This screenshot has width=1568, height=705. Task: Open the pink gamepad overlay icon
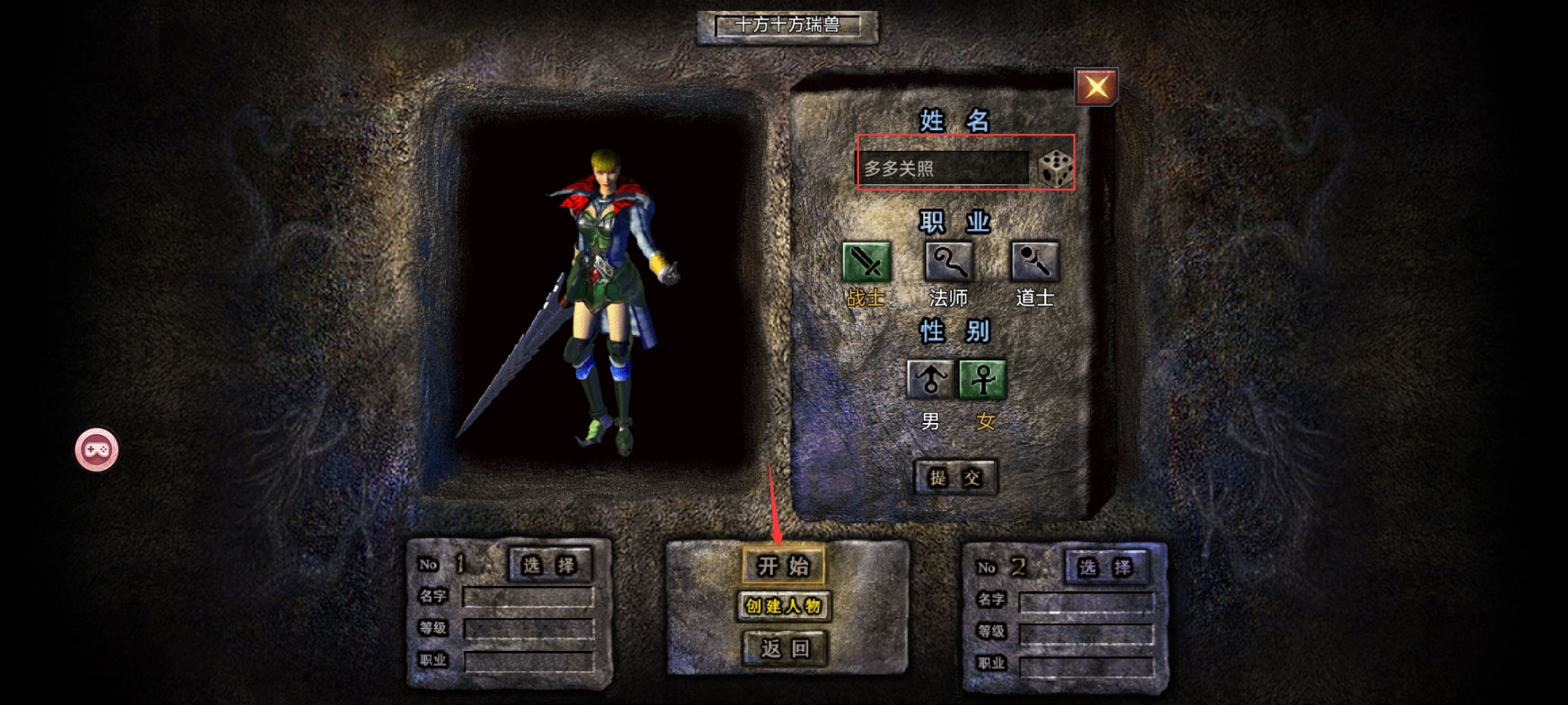pyautogui.click(x=97, y=450)
